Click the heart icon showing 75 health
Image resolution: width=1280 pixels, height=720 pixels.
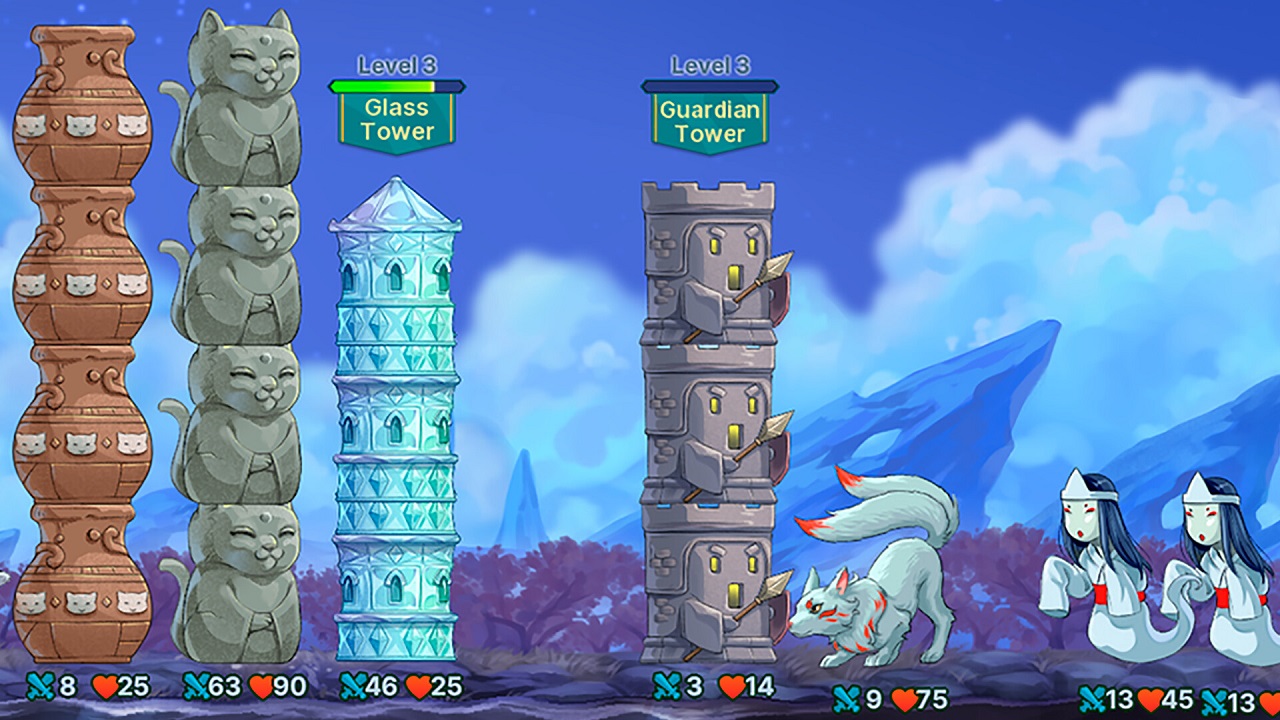(905, 696)
